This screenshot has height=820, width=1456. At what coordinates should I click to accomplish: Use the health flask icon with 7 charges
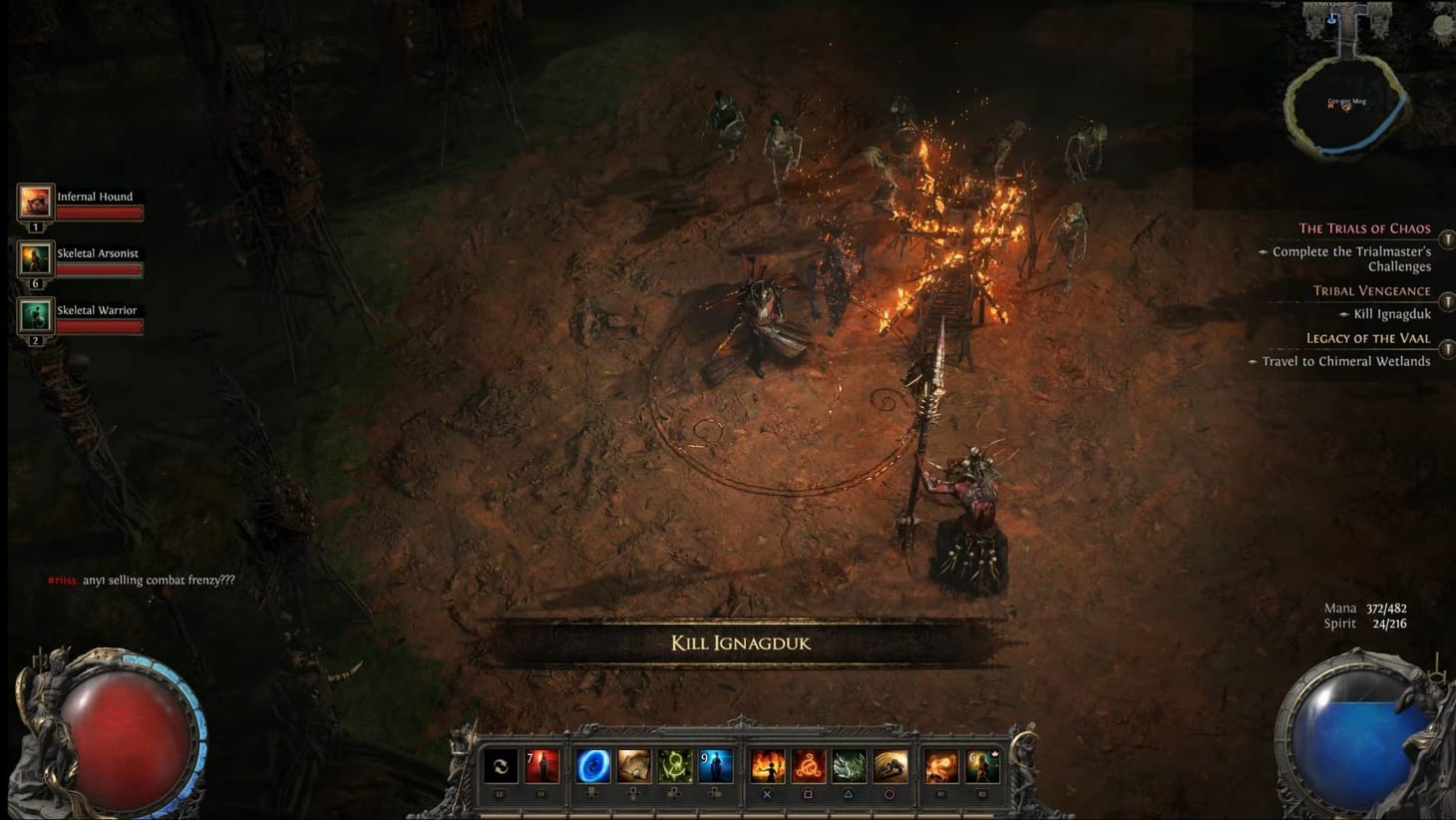coord(543,766)
